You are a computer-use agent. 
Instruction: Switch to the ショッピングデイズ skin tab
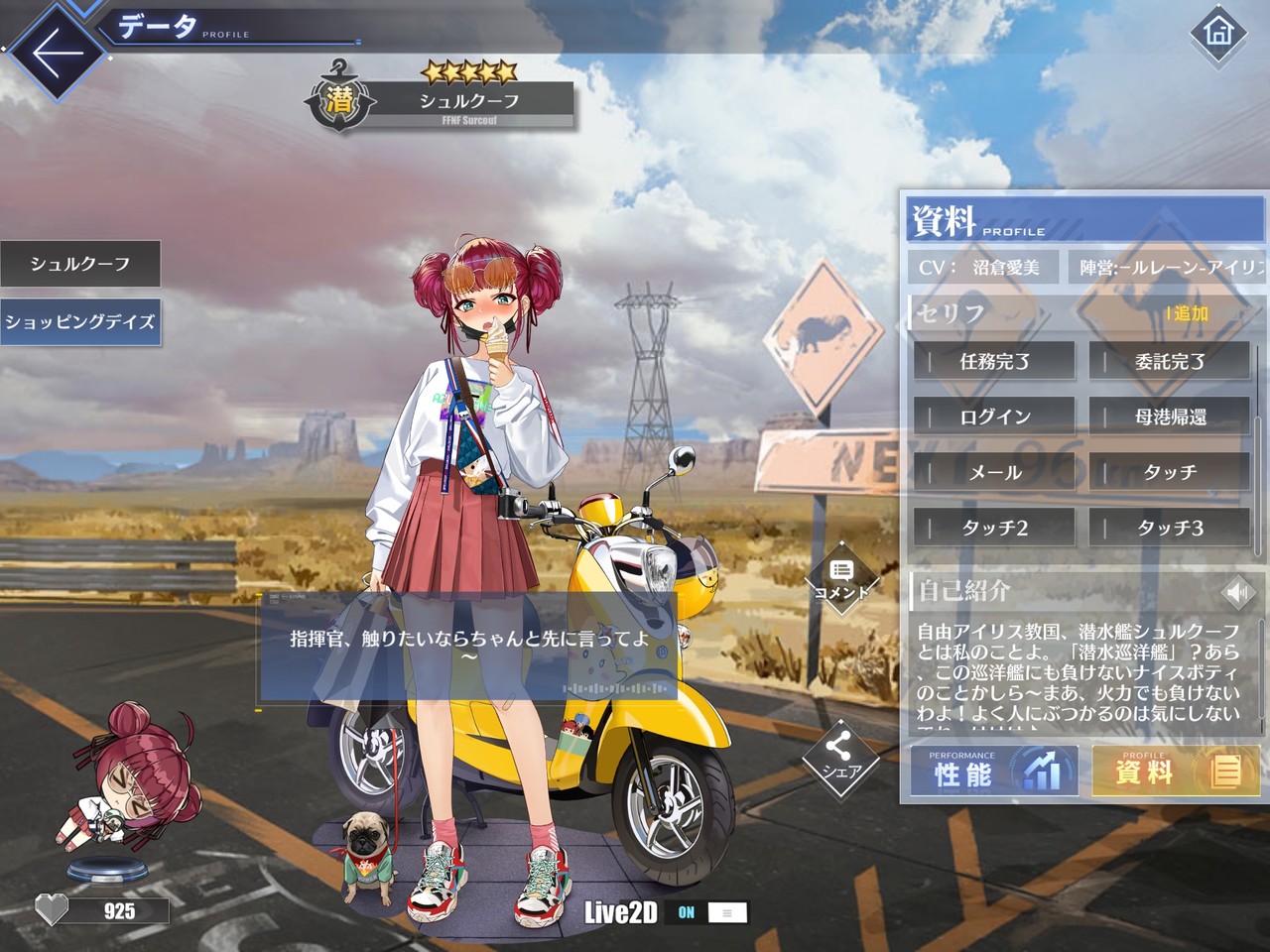[x=81, y=322]
